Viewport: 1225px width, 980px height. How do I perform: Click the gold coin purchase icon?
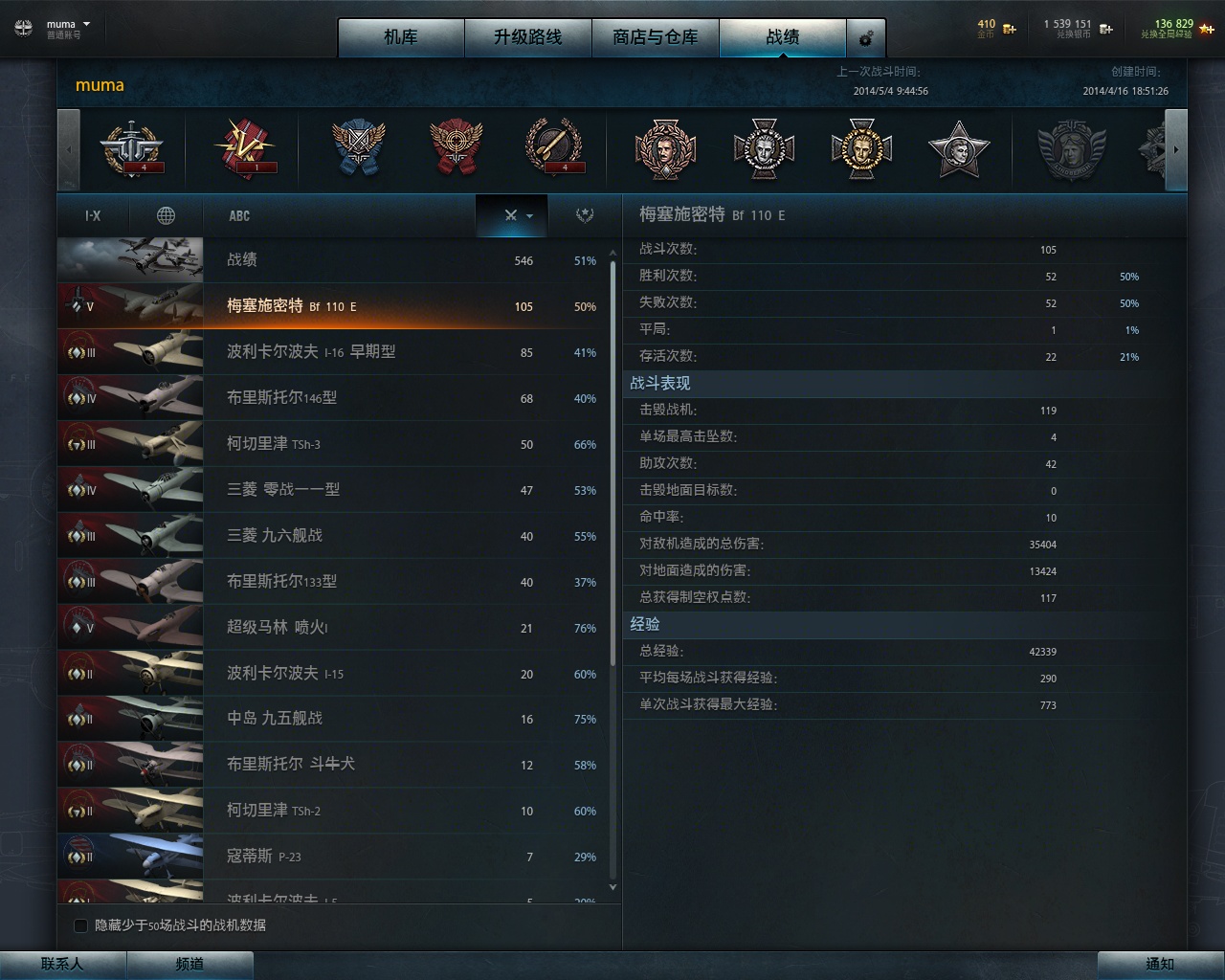(1008, 29)
